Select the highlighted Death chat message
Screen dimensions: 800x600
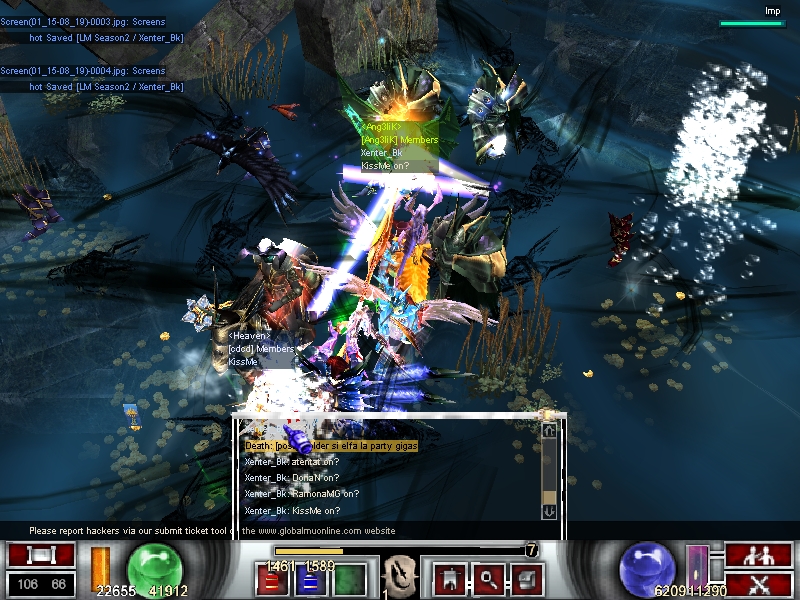point(331,445)
